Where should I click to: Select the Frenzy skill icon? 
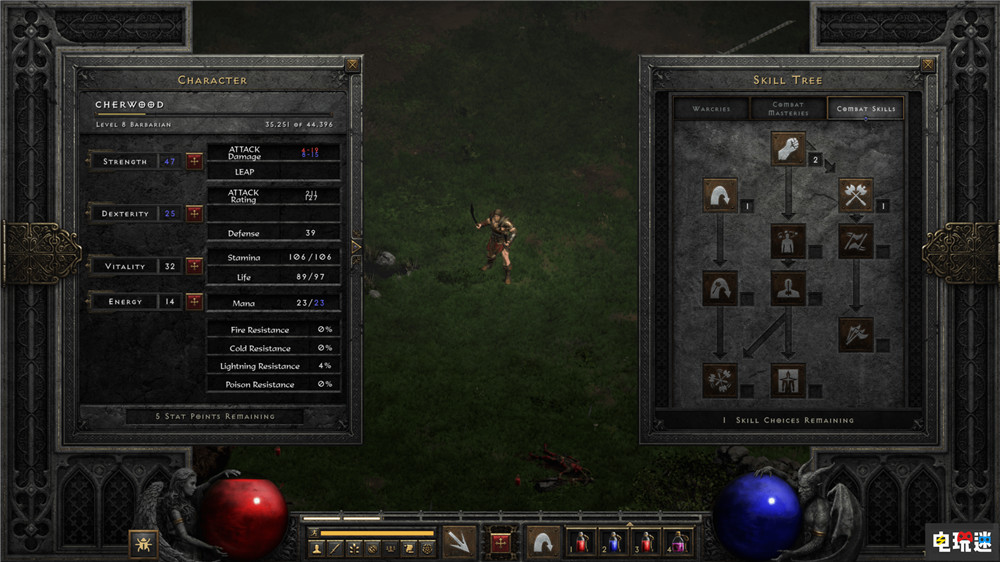pos(856,334)
